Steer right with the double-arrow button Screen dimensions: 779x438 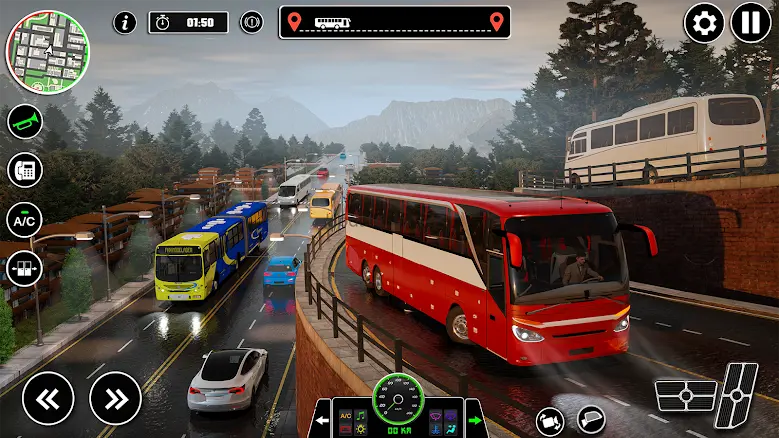coord(115,398)
